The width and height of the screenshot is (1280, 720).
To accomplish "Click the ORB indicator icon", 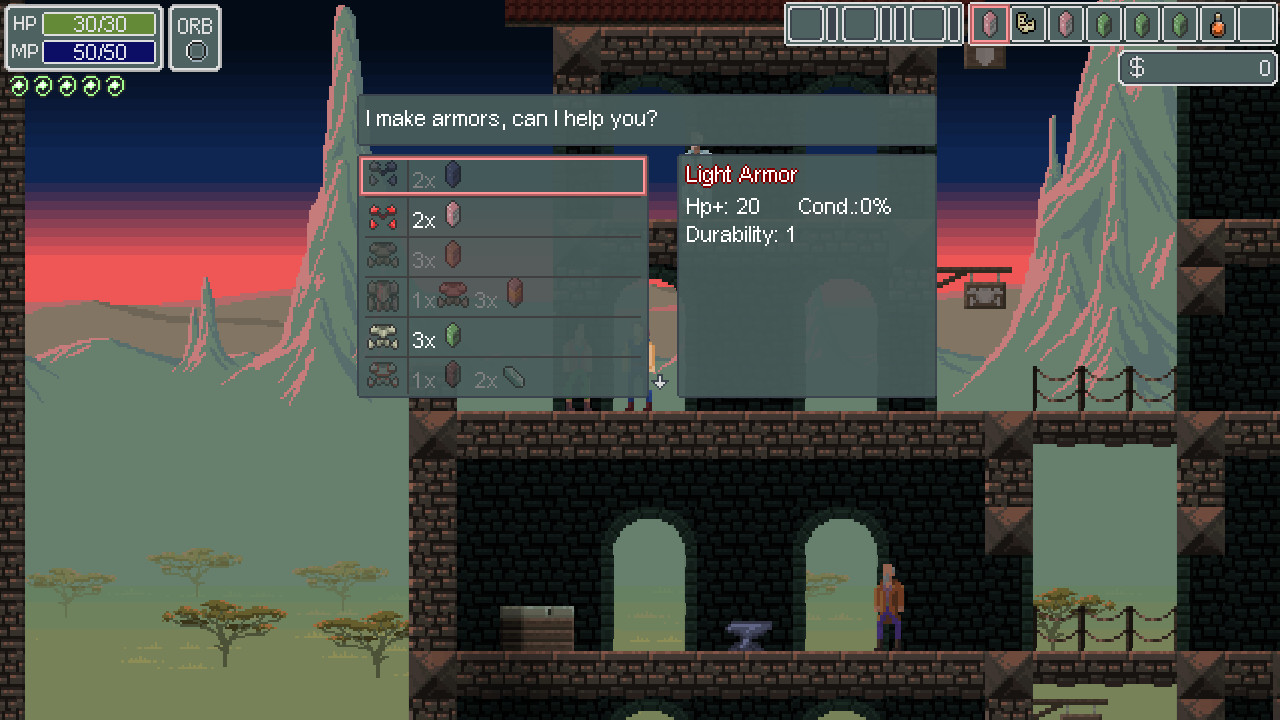I will [195, 37].
